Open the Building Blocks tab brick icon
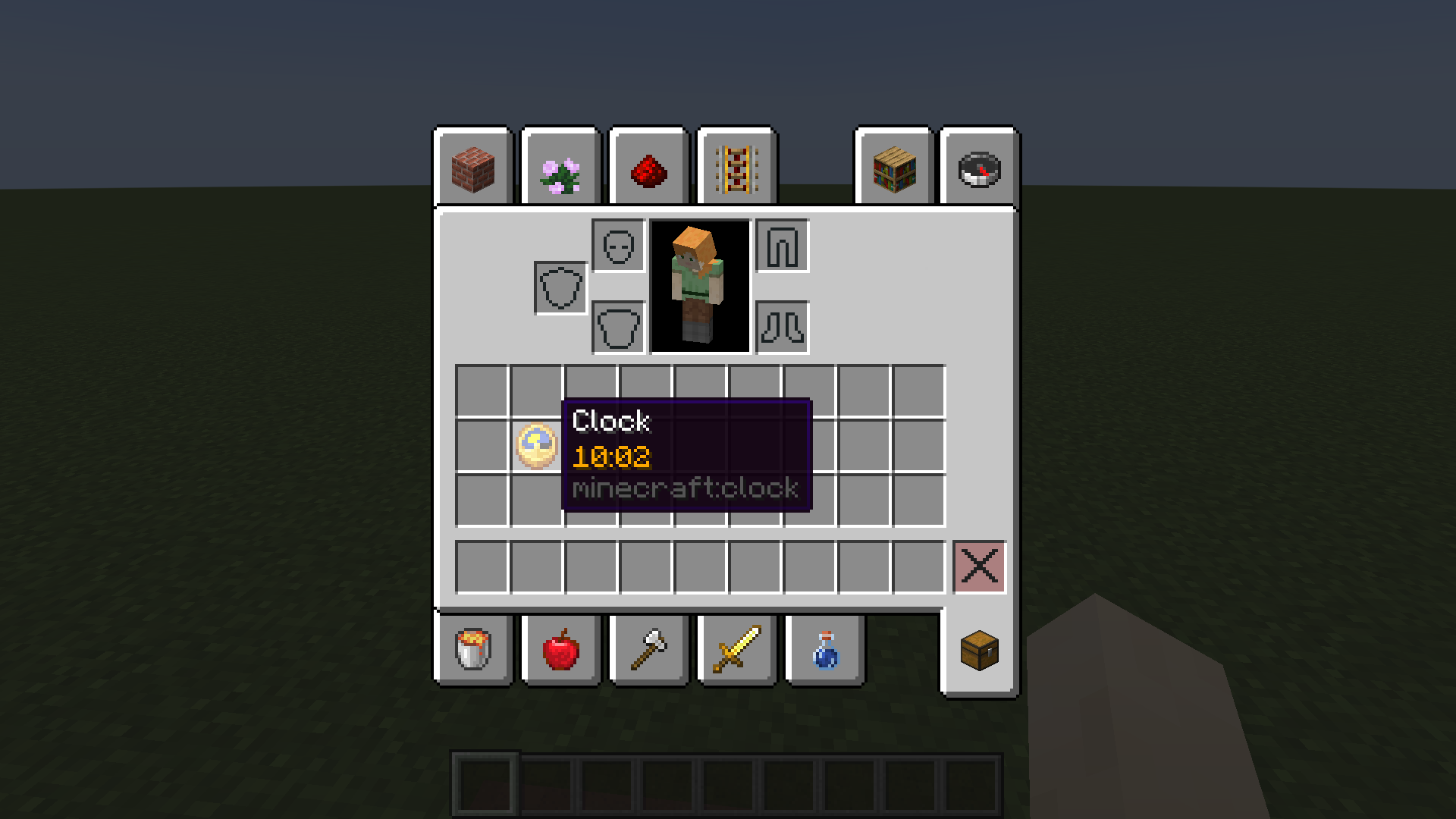The height and width of the screenshot is (819, 1456). click(x=472, y=168)
